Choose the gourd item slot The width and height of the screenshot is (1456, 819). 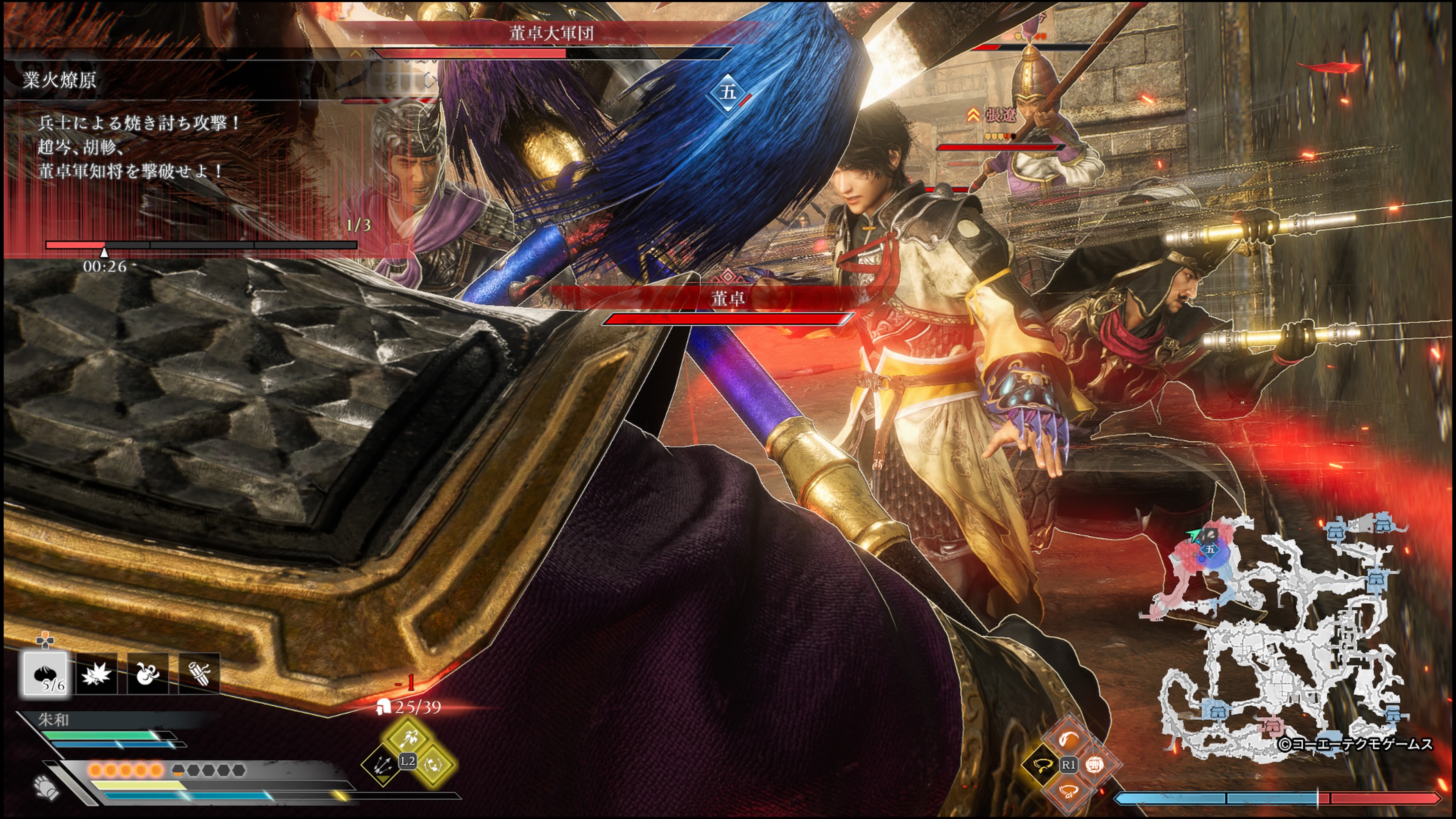click(147, 673)
